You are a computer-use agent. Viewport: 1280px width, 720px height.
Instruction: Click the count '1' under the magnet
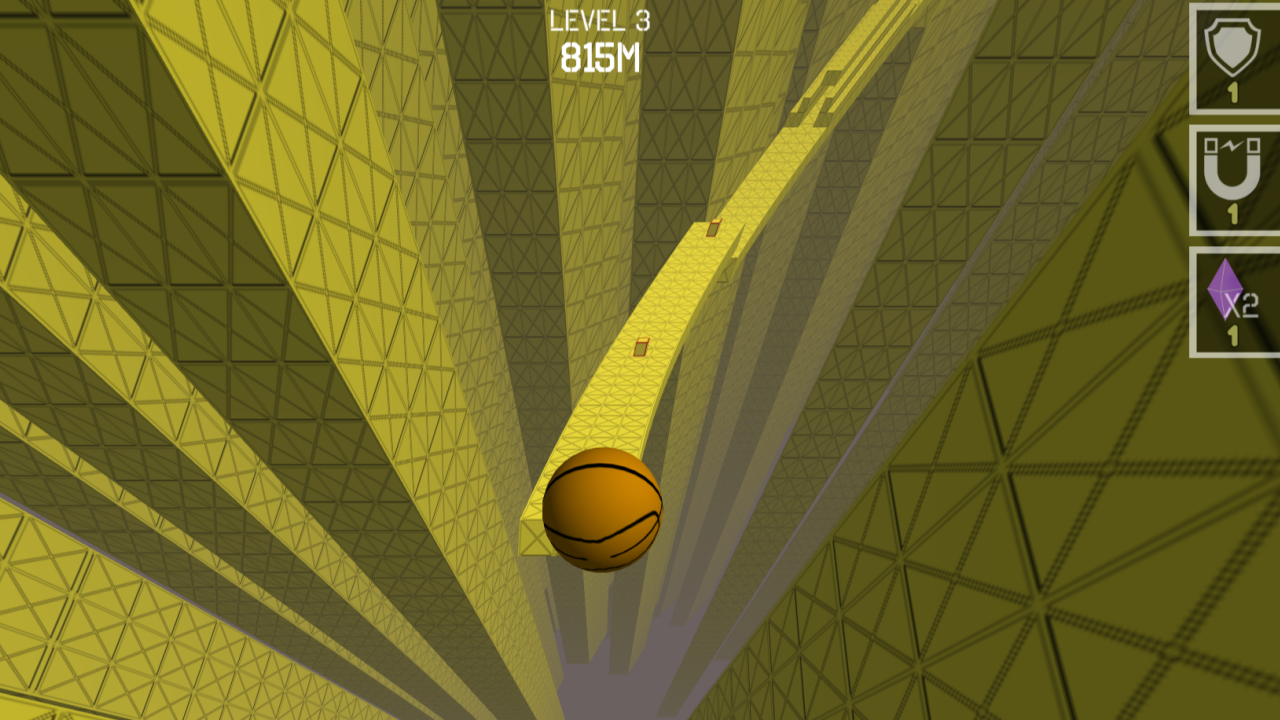point(1232,215)
